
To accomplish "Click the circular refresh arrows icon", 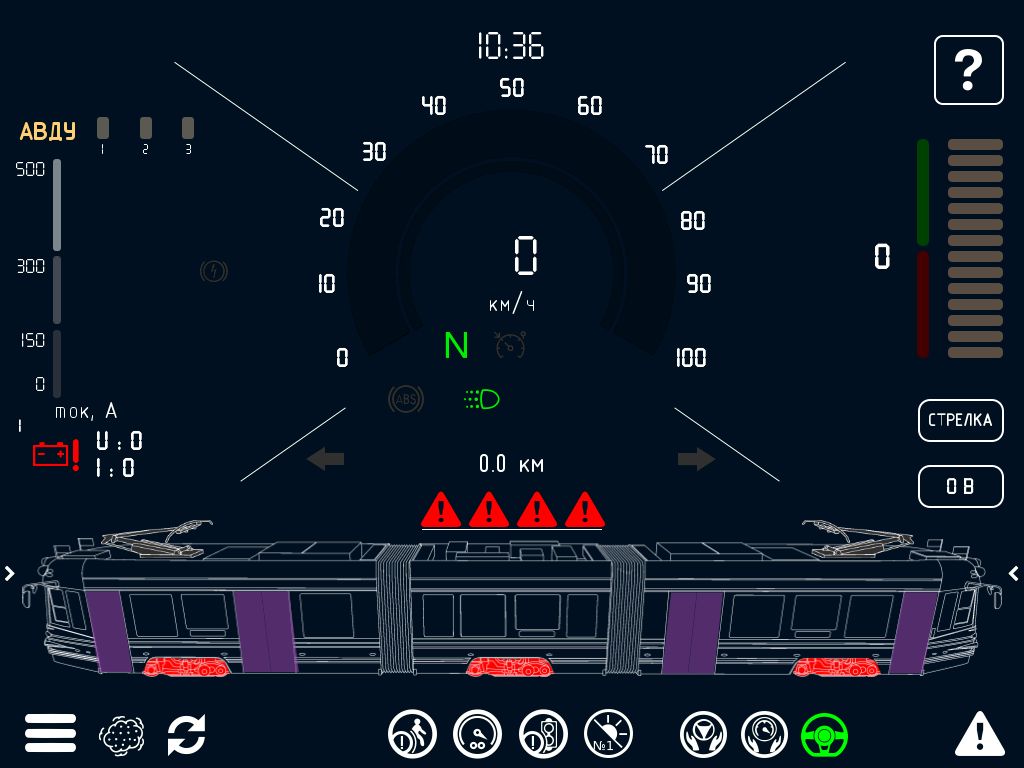I will click(x=186, y=735).
